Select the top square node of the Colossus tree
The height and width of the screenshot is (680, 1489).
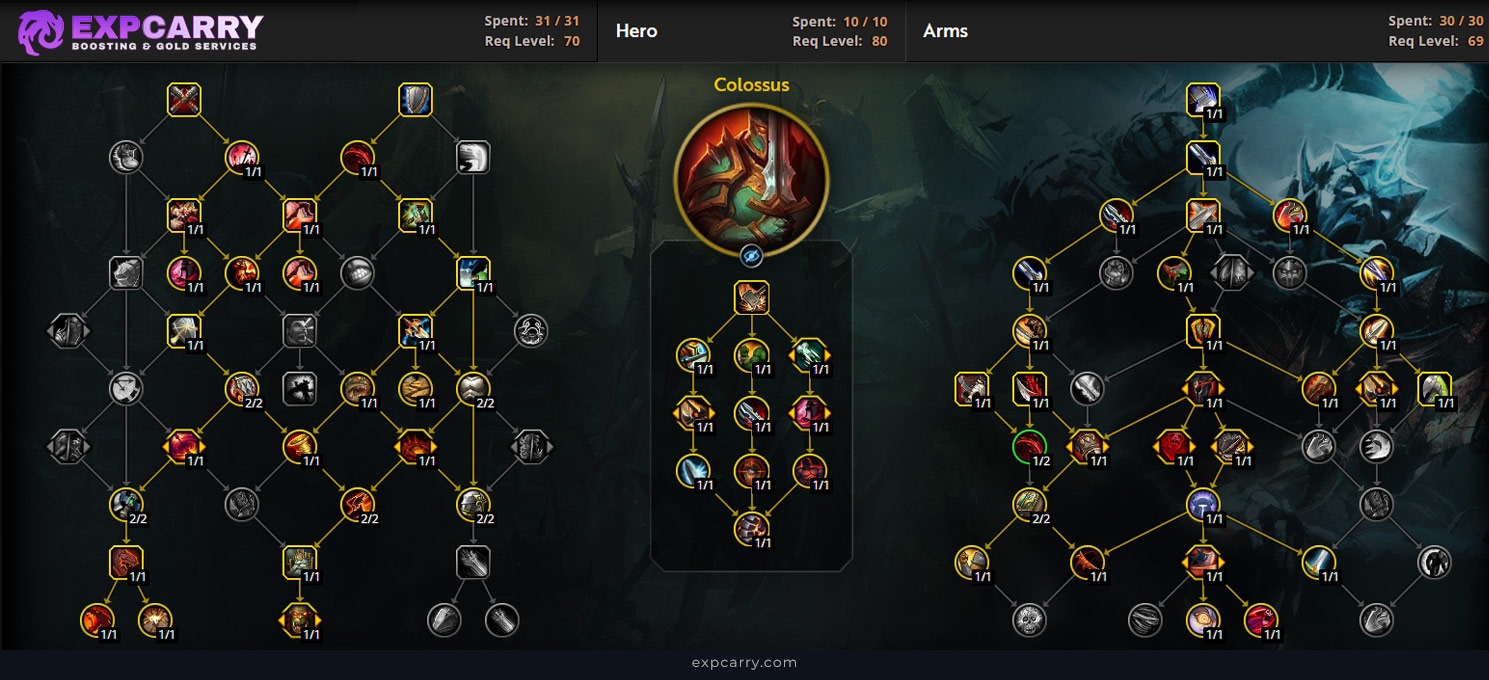[752, 298]
